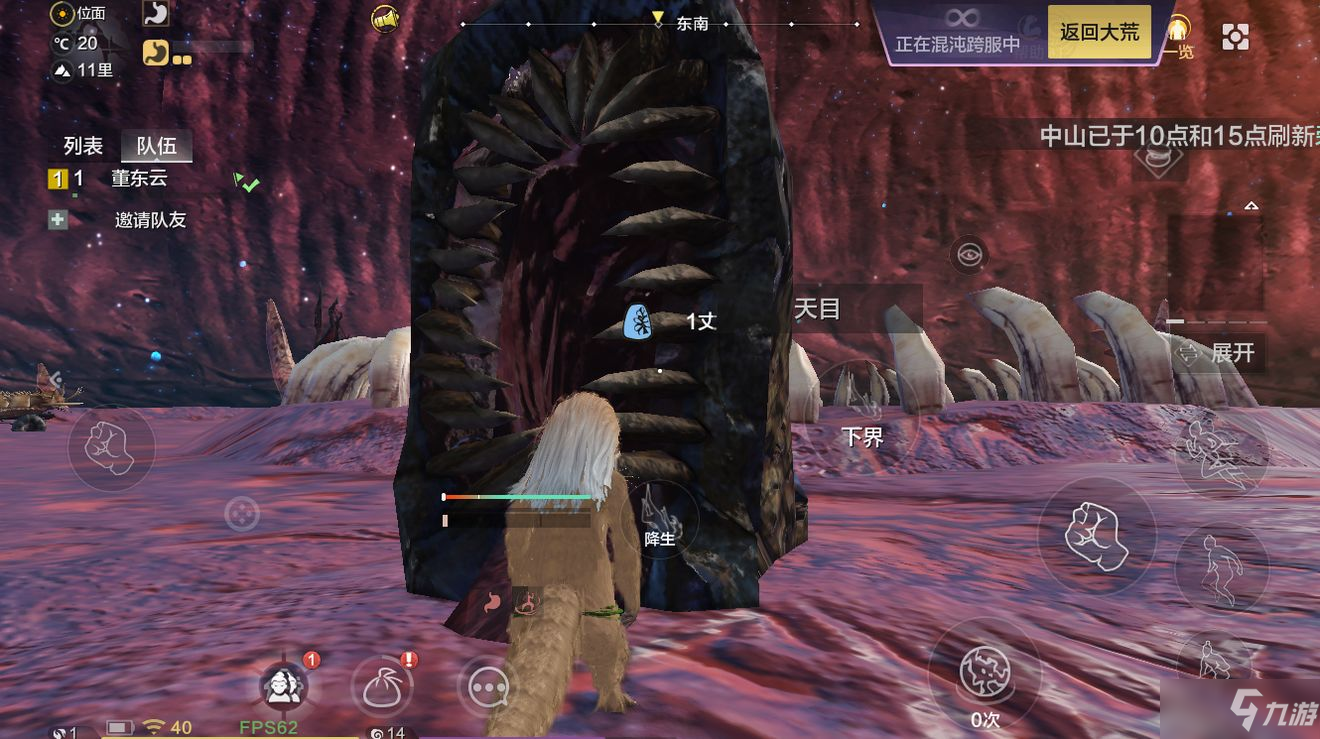
Task: Tap the golden horn announcement icon
Action: [385, 19]
